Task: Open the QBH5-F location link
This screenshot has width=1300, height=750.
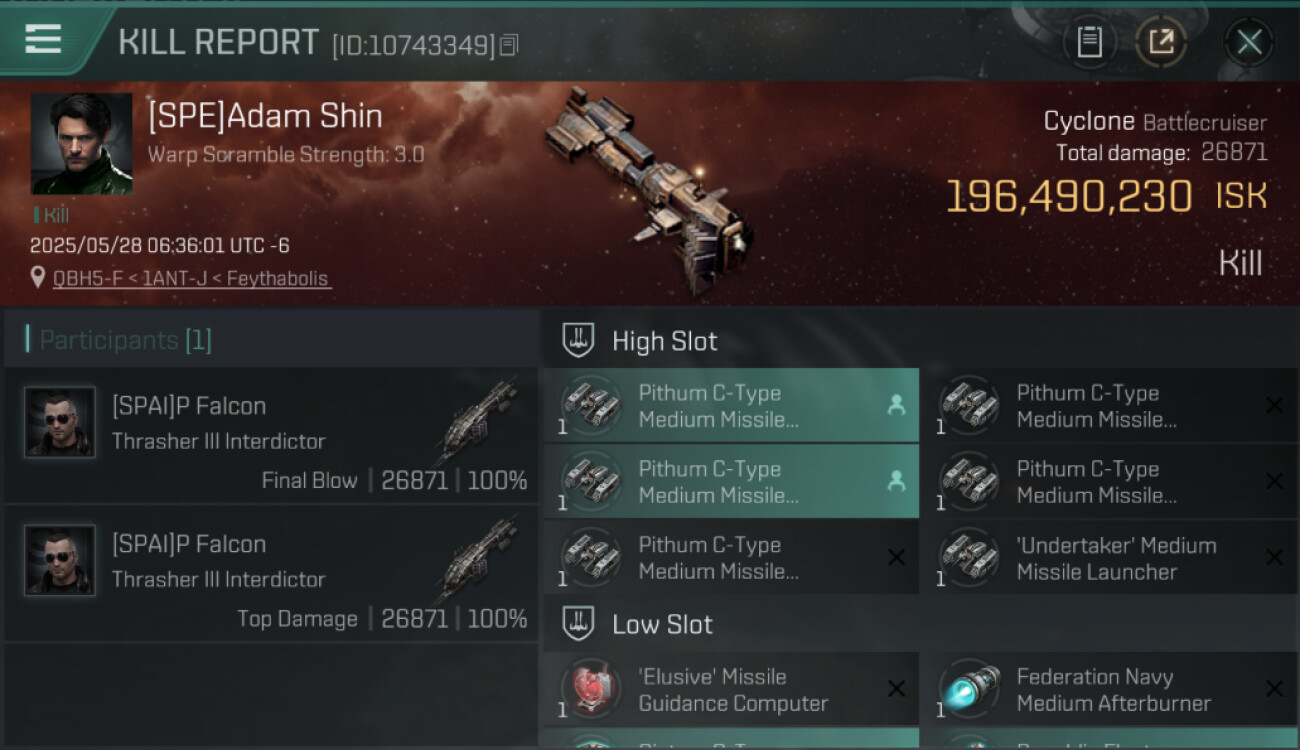Action: (x=190, y=279)
